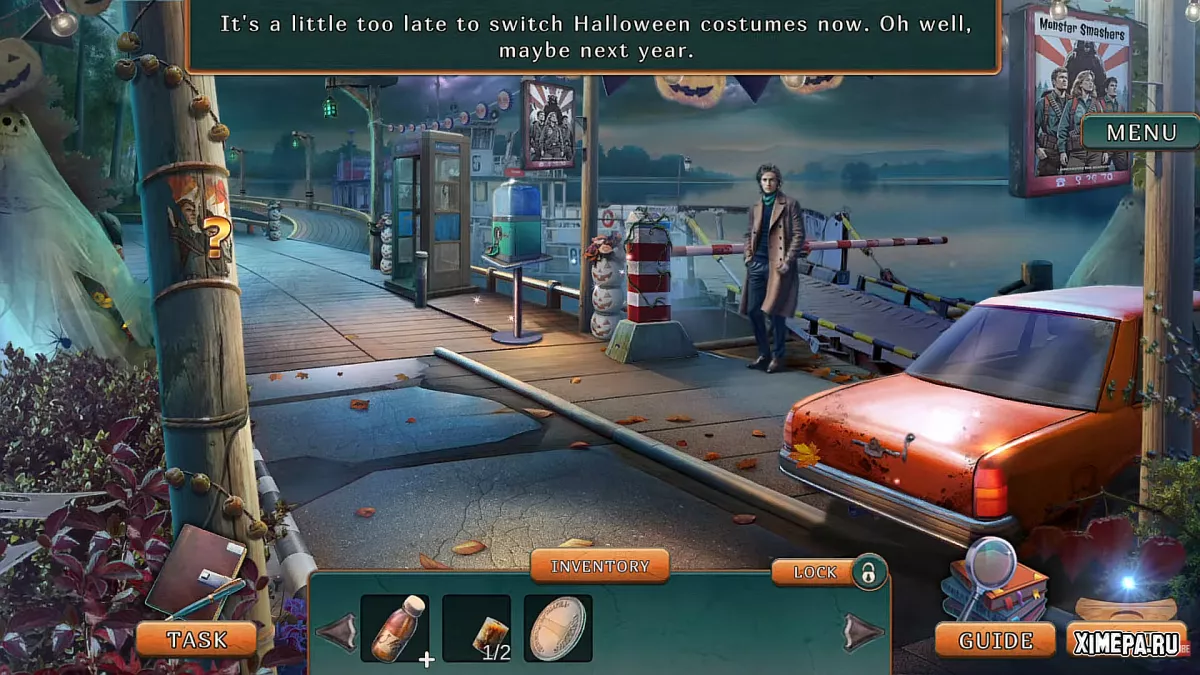Open the TASK list

(x=197, y=639)
